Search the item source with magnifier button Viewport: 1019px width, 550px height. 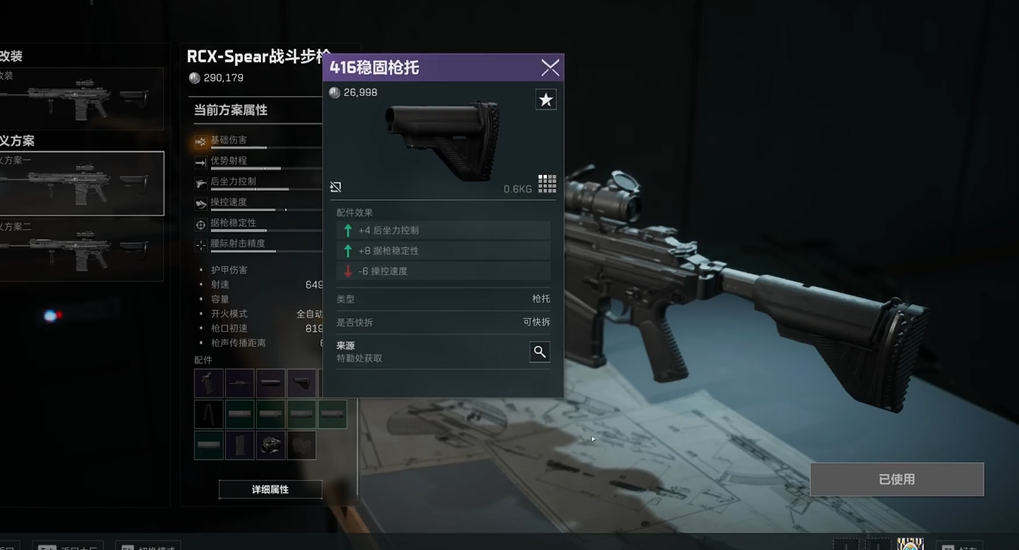click(x=539, y=351)
